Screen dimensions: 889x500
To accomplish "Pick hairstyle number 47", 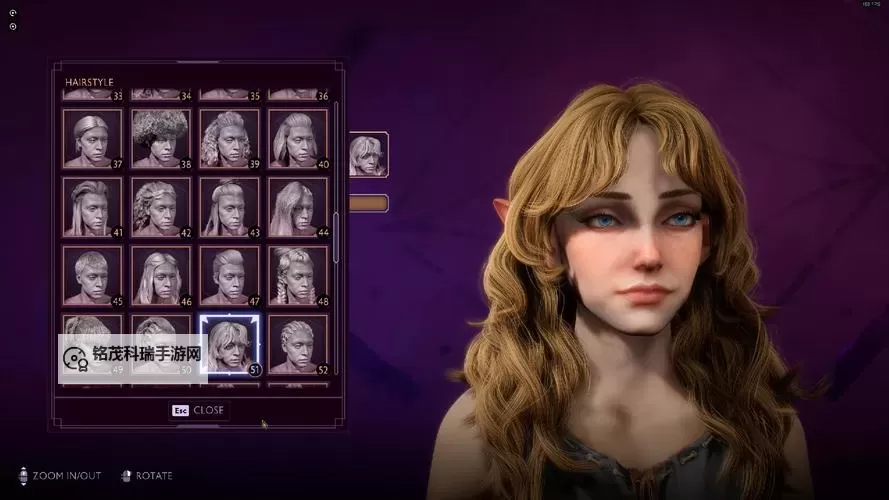I will (229, 275).
